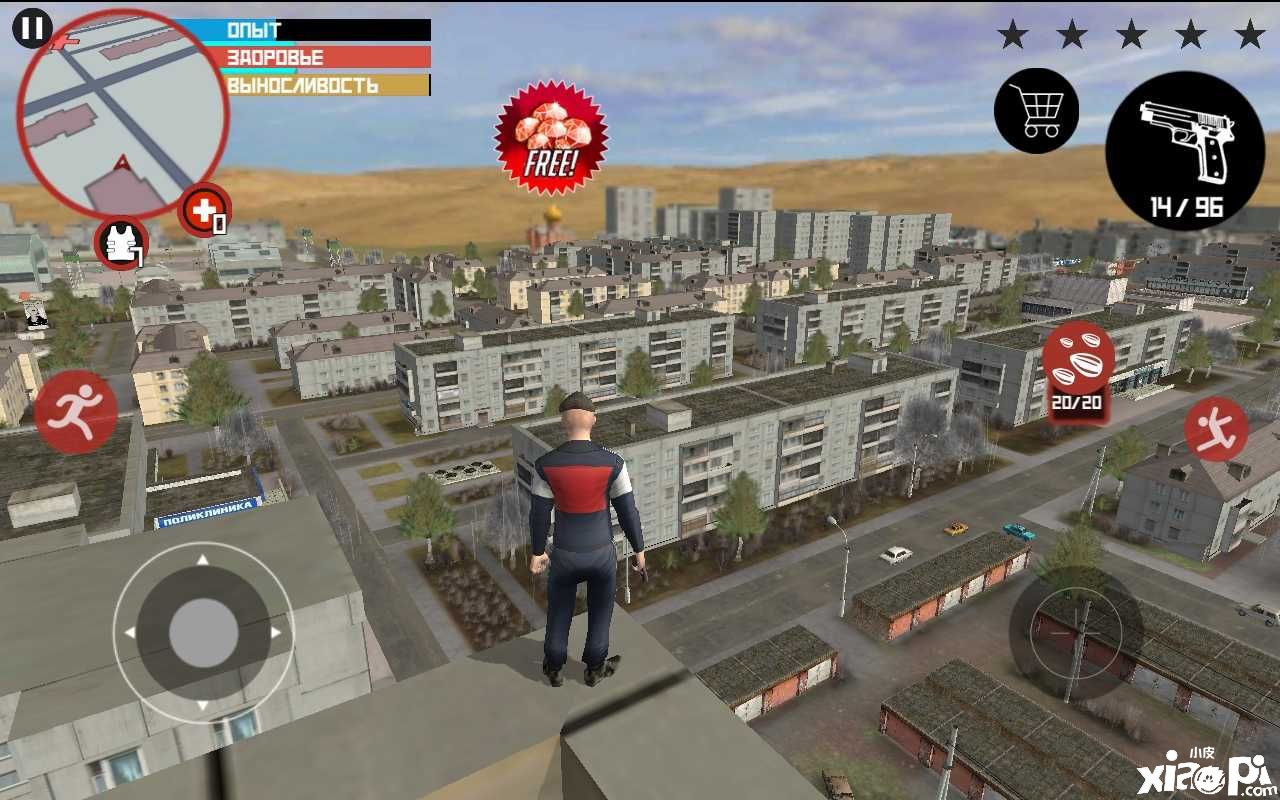This screenshot has height=800, width=1280.
Task: Tap the jump action button
Action: [1215, 429]
